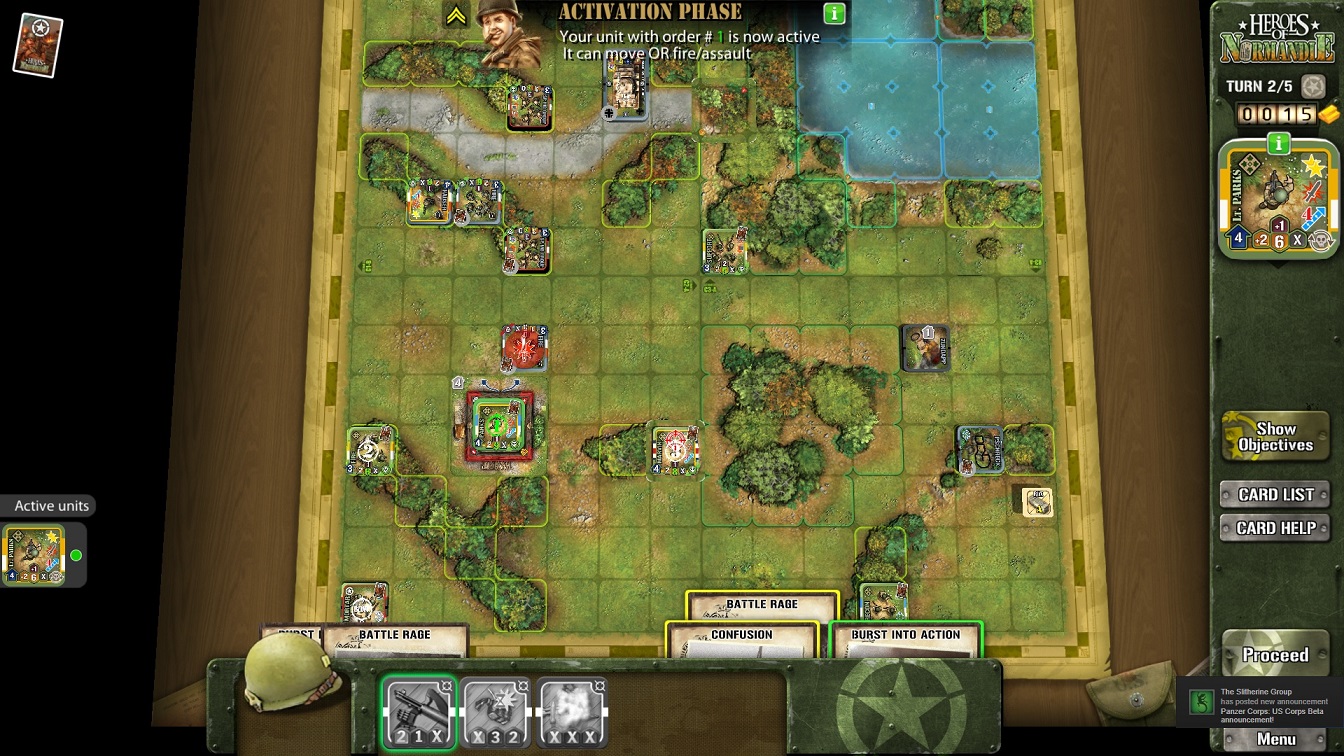Open the info icon above Lt. Parks card
Screen dimensions: 1344x756
(x=1278, y=144)
